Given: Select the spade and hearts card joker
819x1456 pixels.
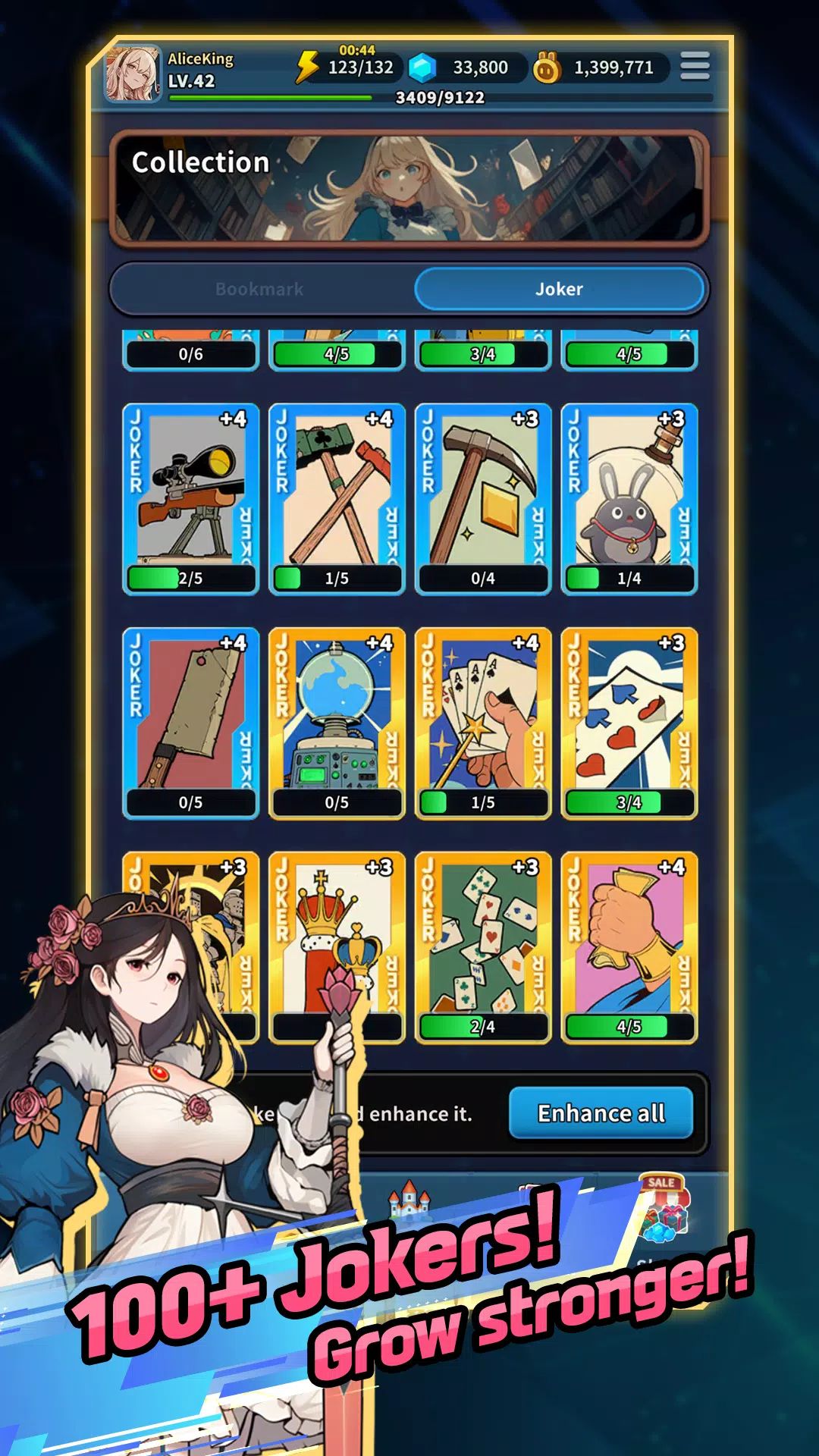Looking at the screenshot, I should coord(629,722).
